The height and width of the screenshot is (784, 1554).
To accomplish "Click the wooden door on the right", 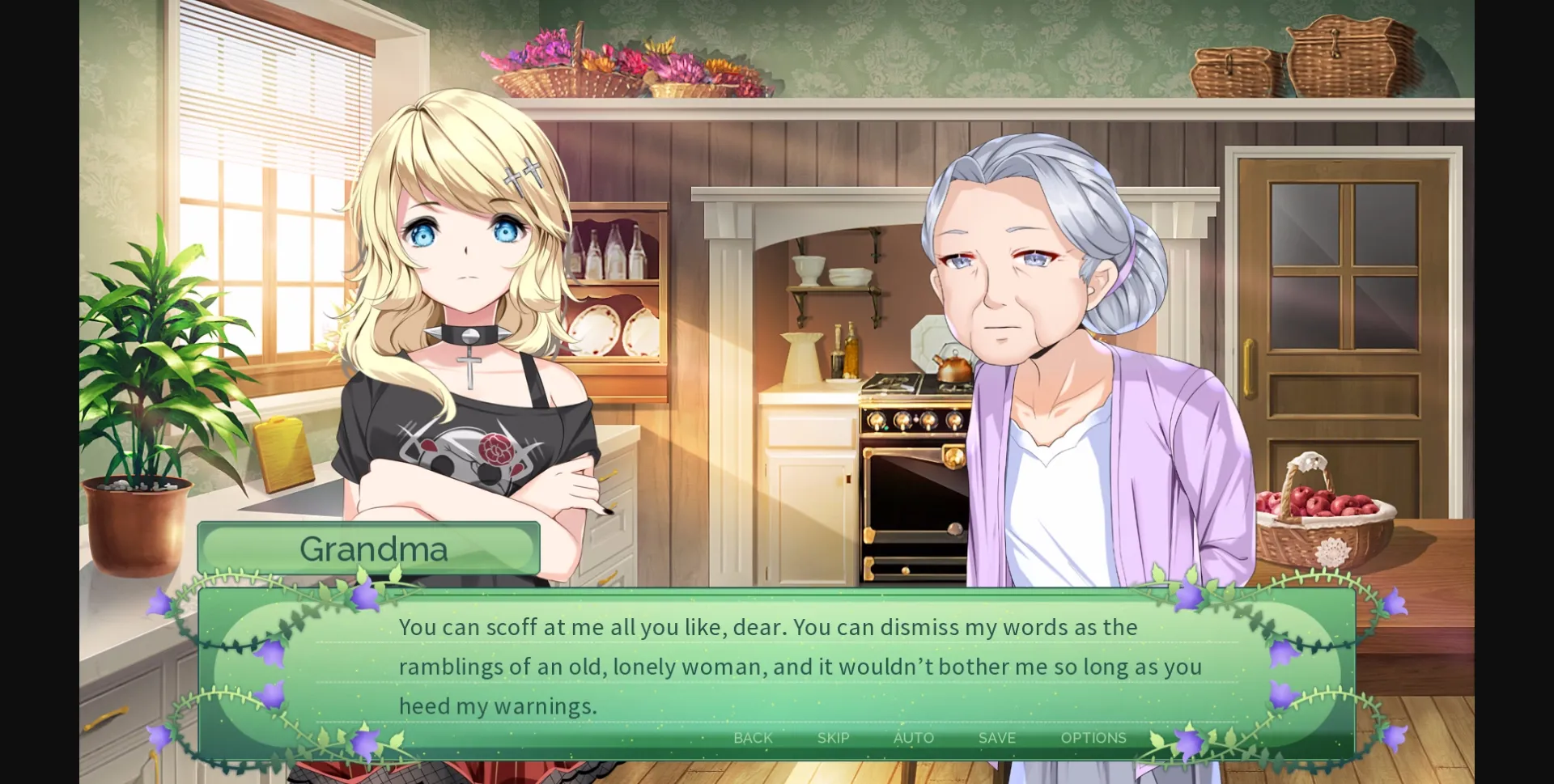I will click(x=1344, y=324).
